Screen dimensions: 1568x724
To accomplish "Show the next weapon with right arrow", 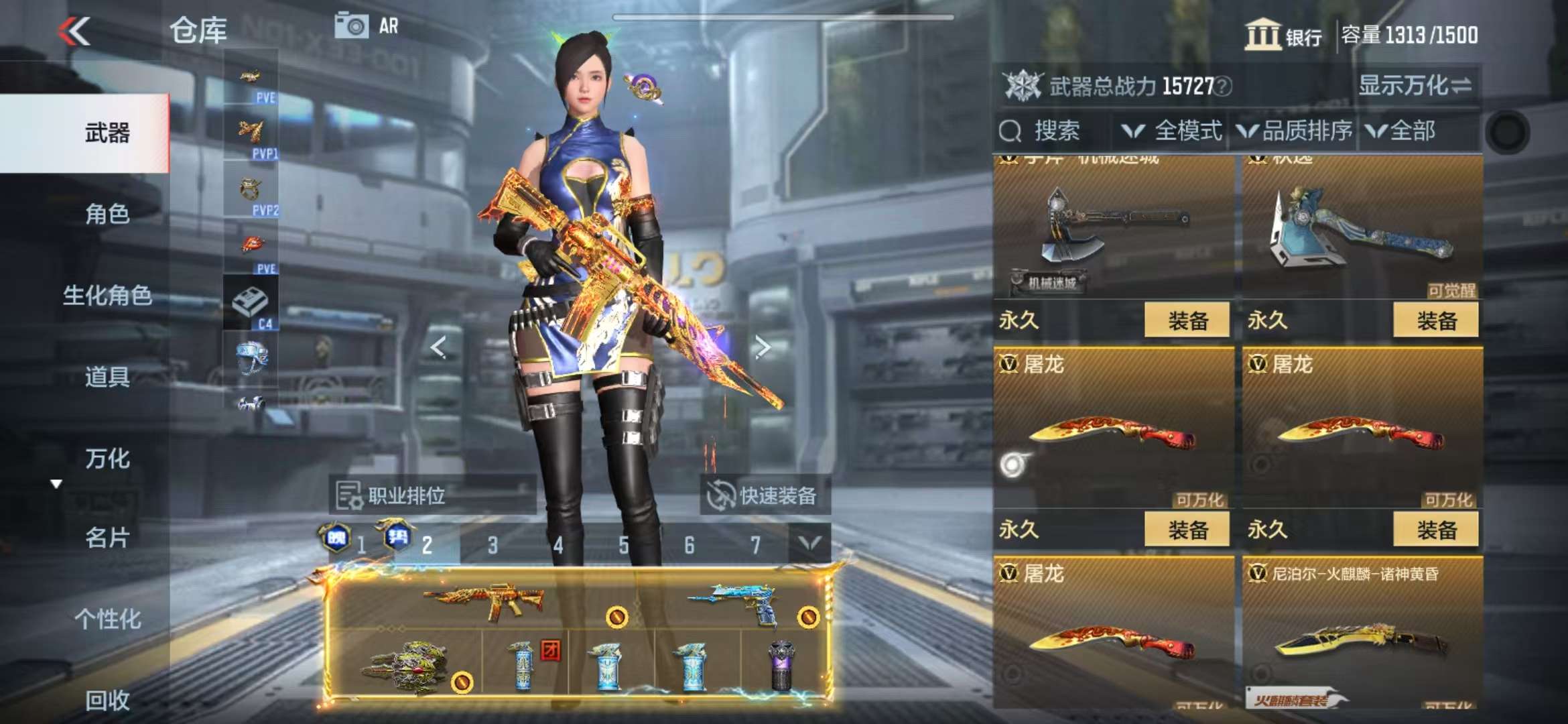I will 762,347.
